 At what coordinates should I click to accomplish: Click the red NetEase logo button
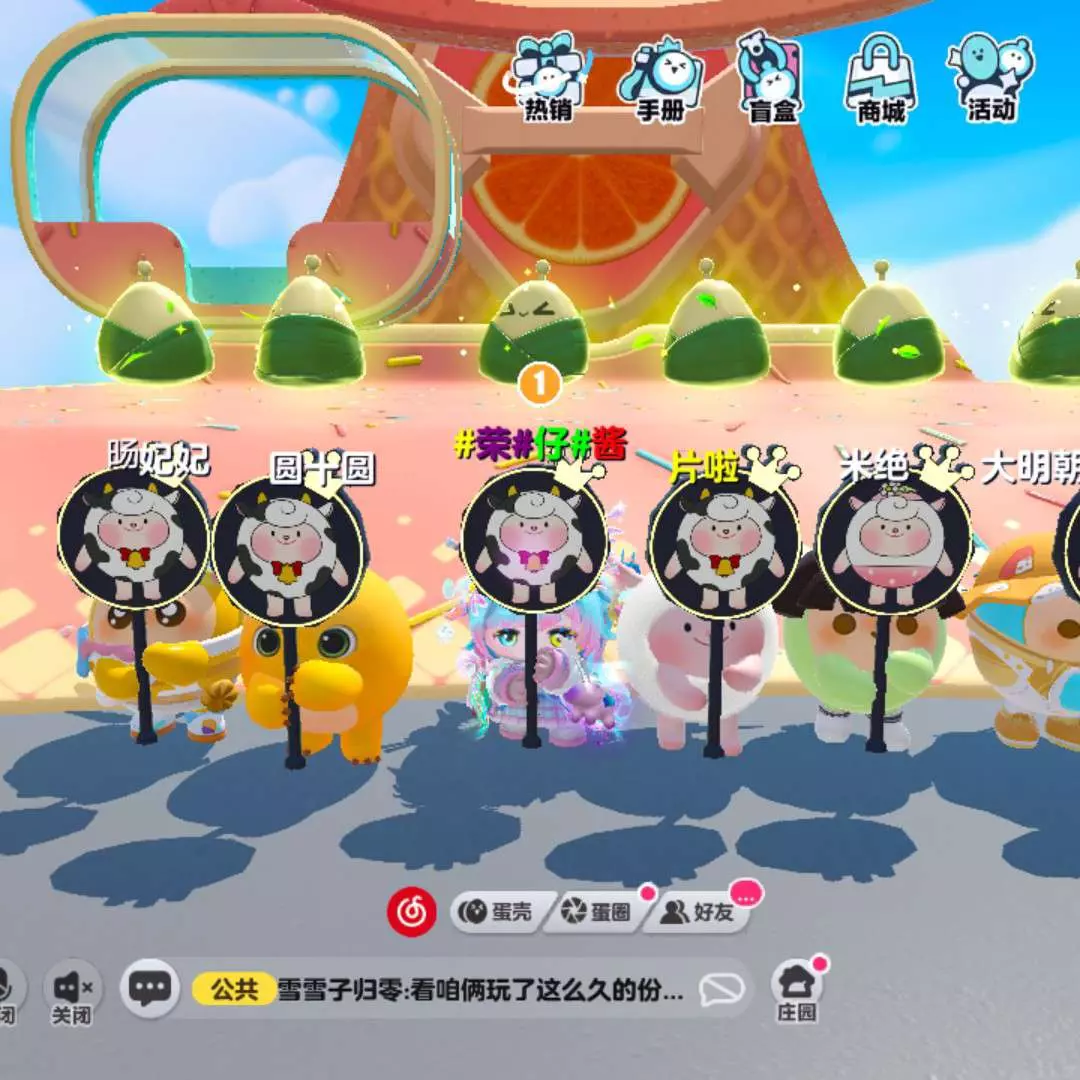coord(412,911)
